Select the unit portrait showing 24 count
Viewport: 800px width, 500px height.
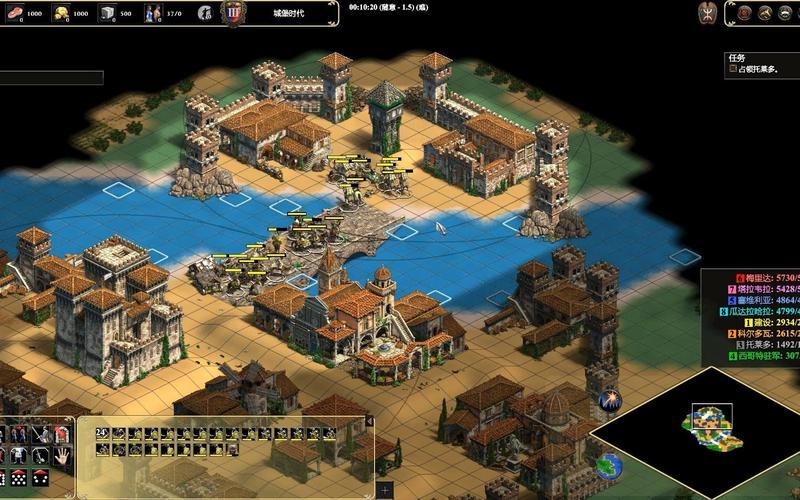(102, 433)
